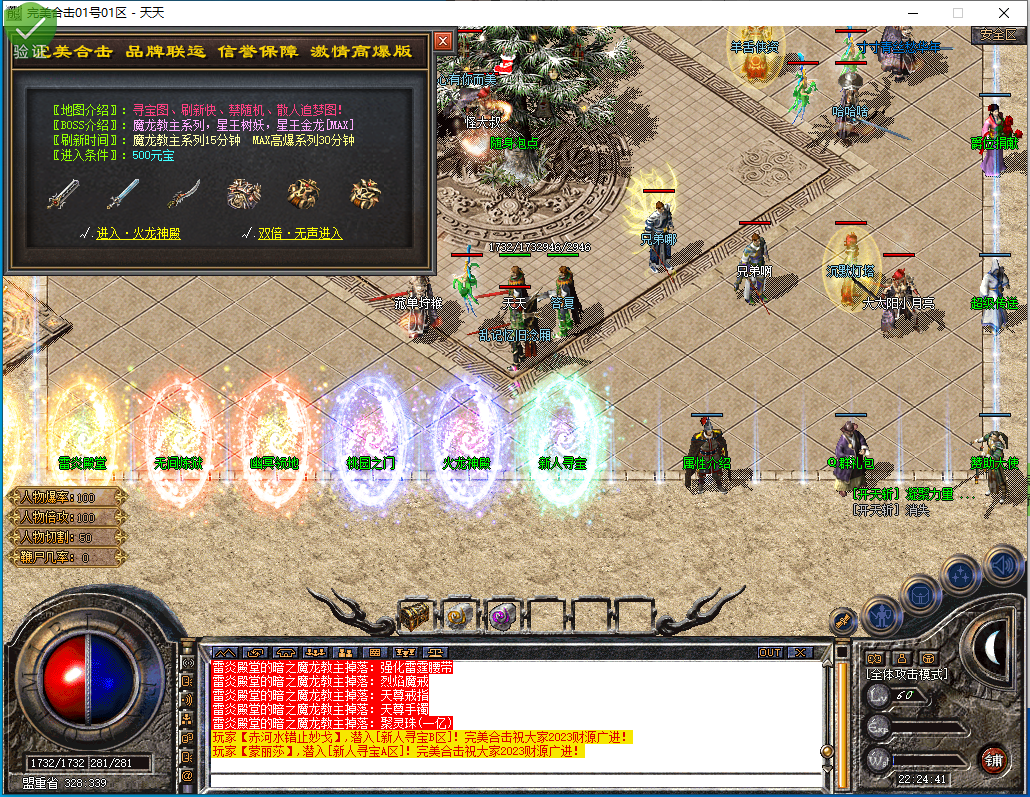This screenshot has width=1030, height=797.
Task: Open the red 铺 shop button
Action: click(x=992, y=758)
